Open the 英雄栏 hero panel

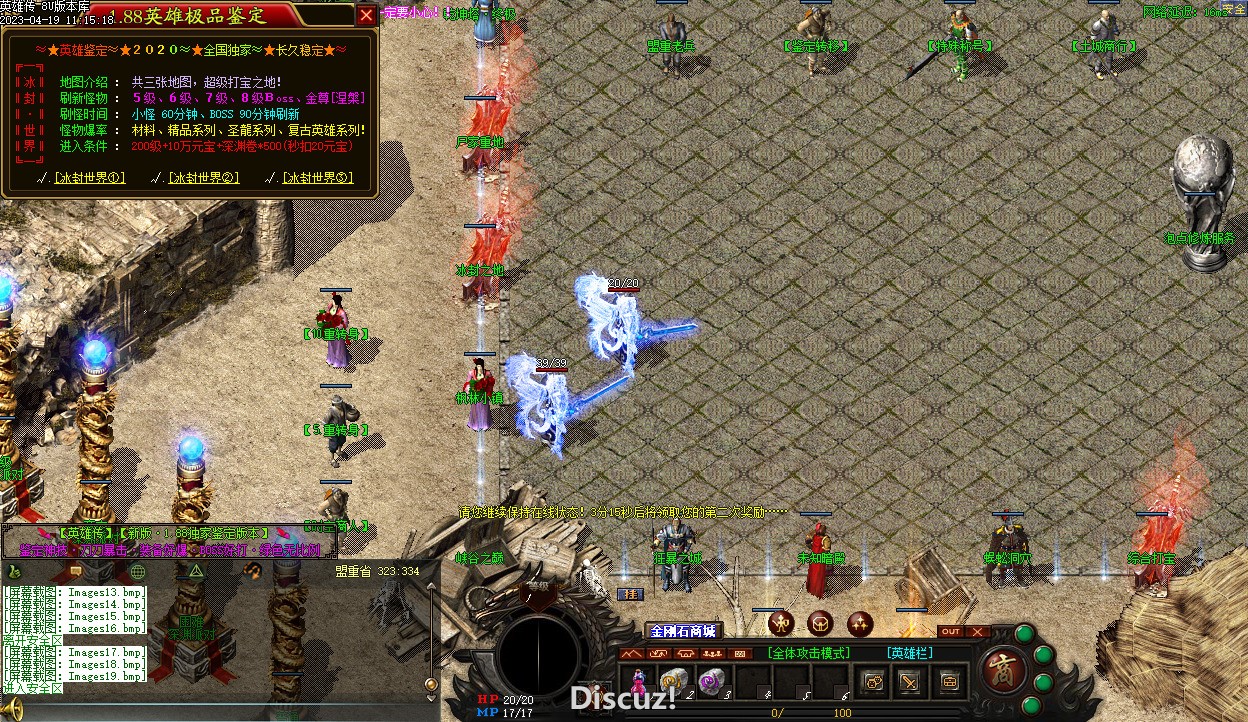tap(909, 653)
